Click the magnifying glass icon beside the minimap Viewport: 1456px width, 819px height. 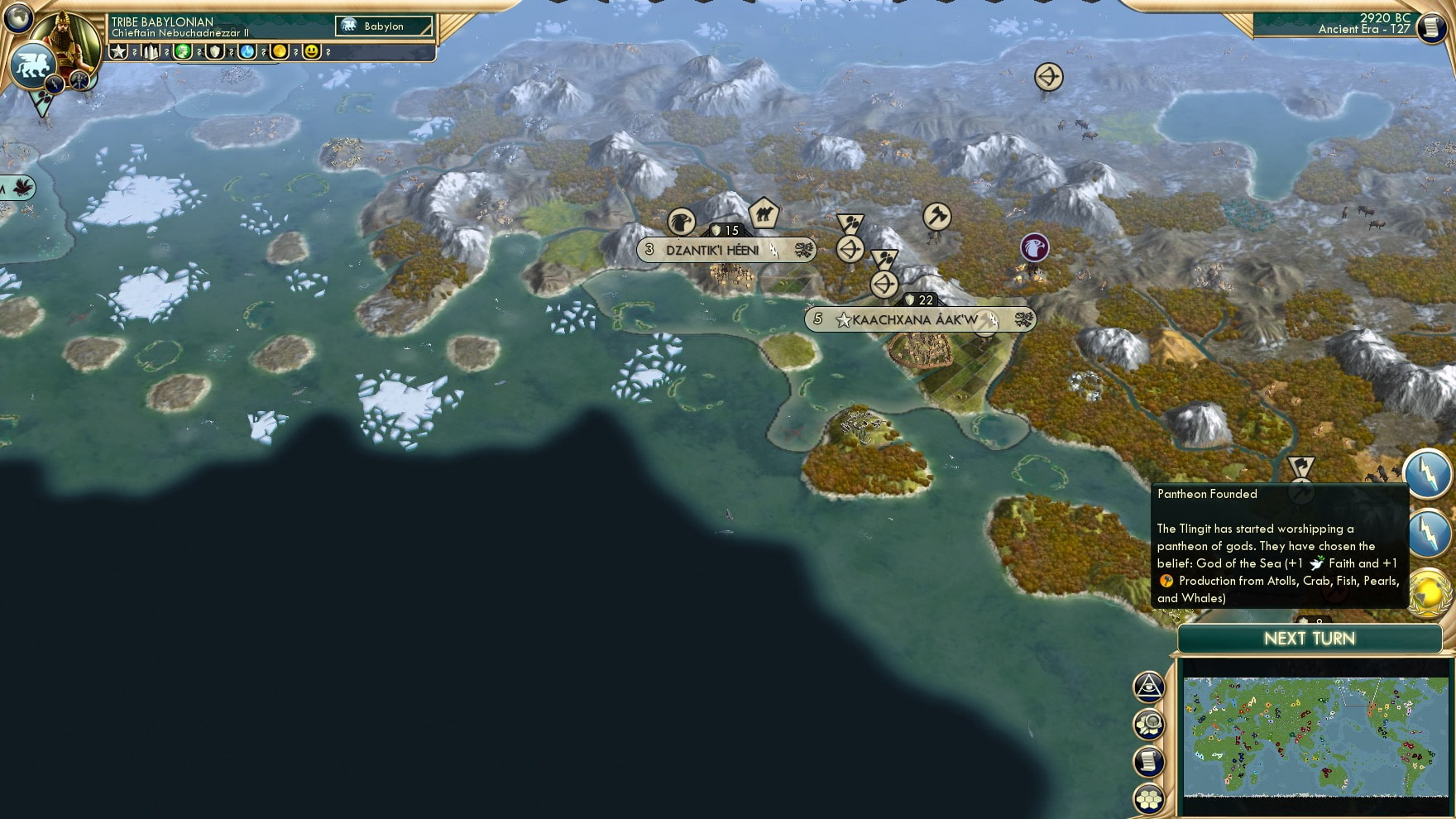click(x=1150, y=724)
